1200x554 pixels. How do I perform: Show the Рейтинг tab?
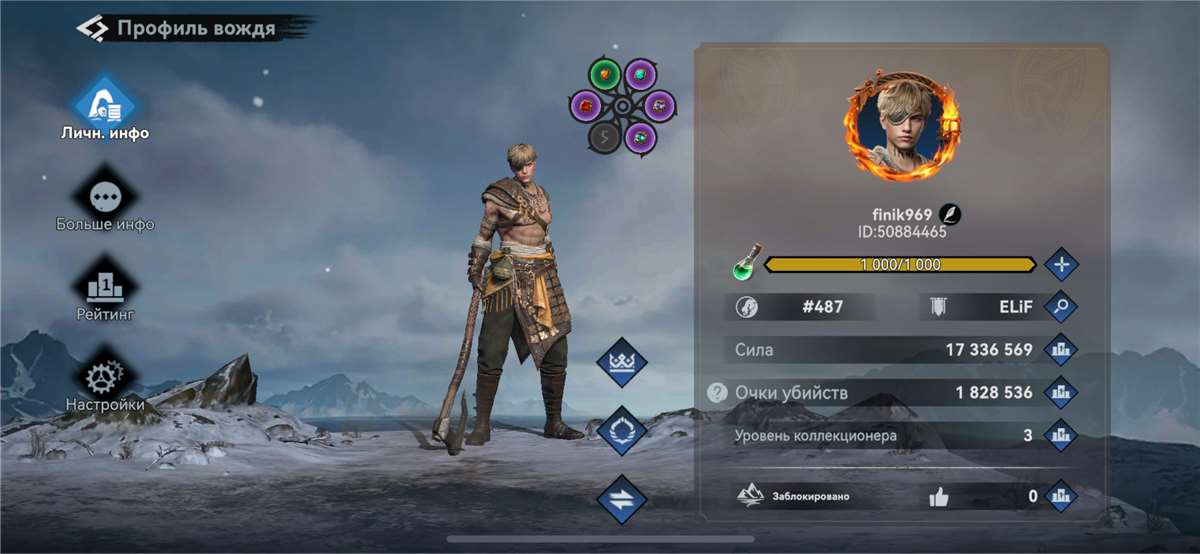(x=105, y=289)
